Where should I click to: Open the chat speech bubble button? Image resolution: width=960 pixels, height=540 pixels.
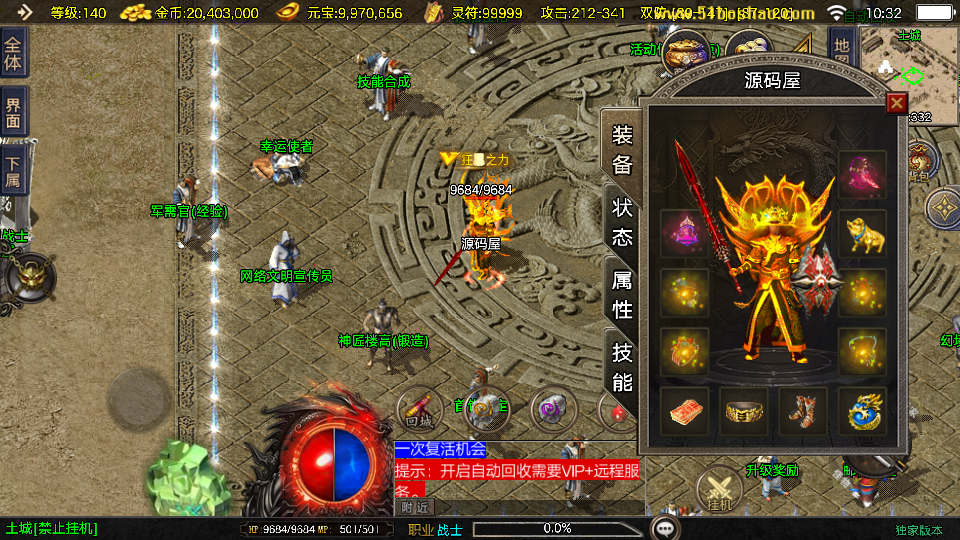665,528
